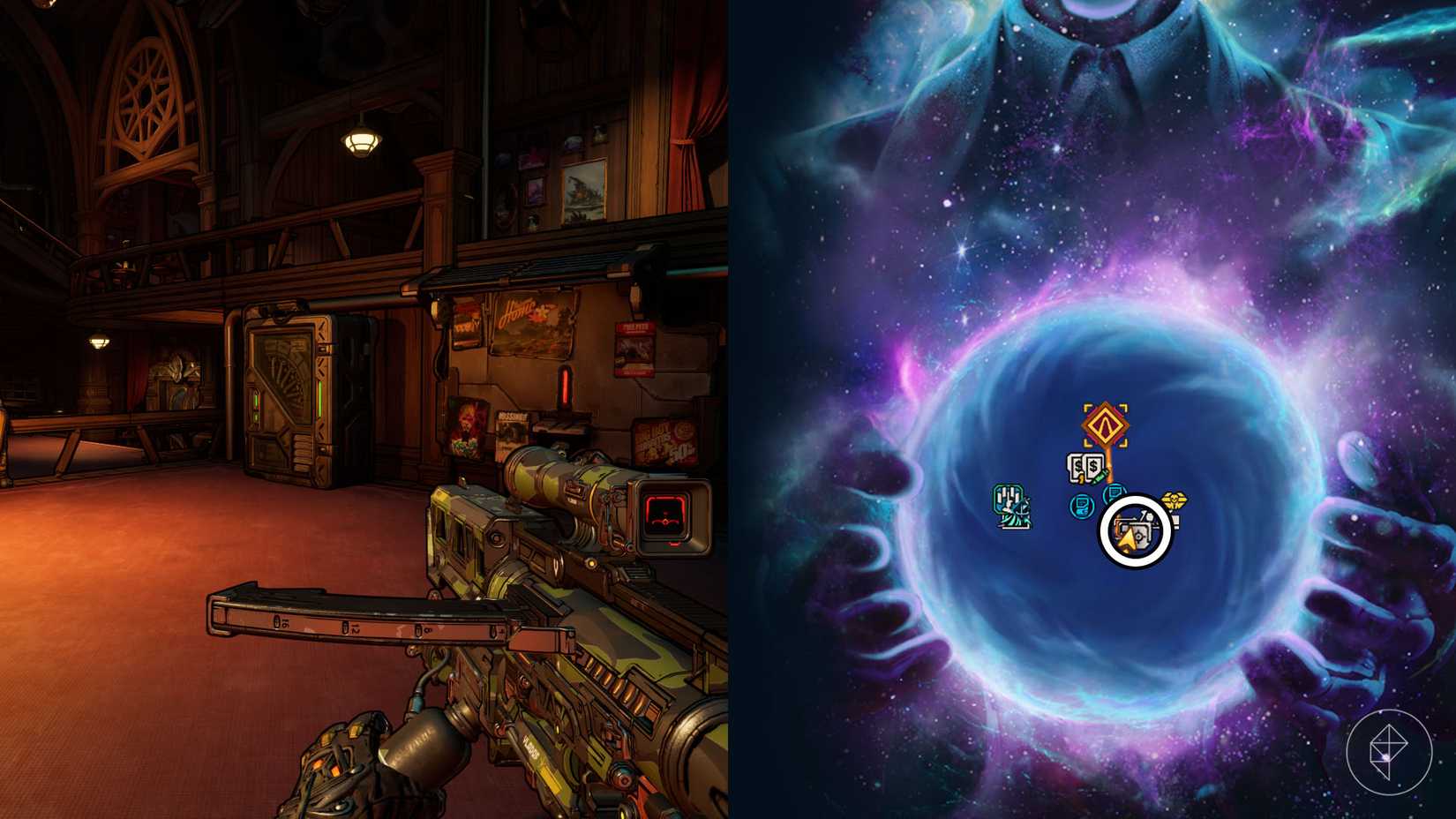Viewport: 1456px width, 819px height.
Task: Select the framed landscape picture on upper wall
Action: click(582, 190)
